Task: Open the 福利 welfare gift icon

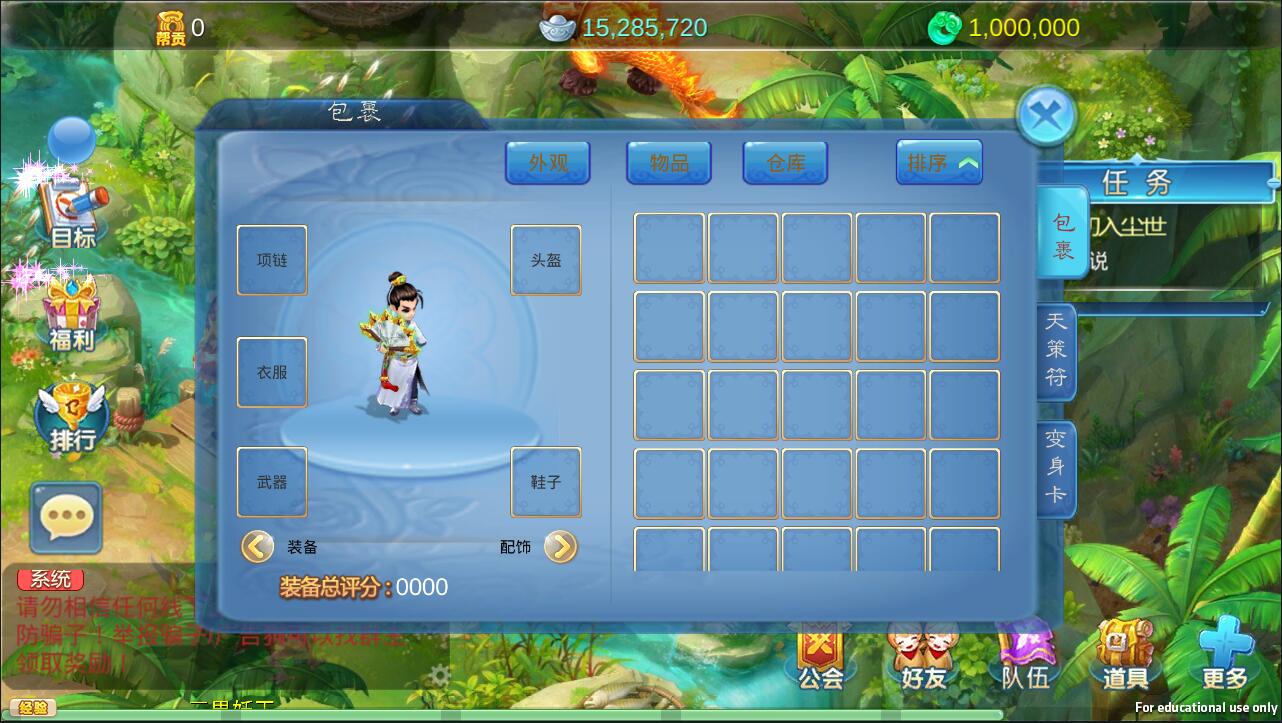Action: pyautogui.click(x=71, y=313)
